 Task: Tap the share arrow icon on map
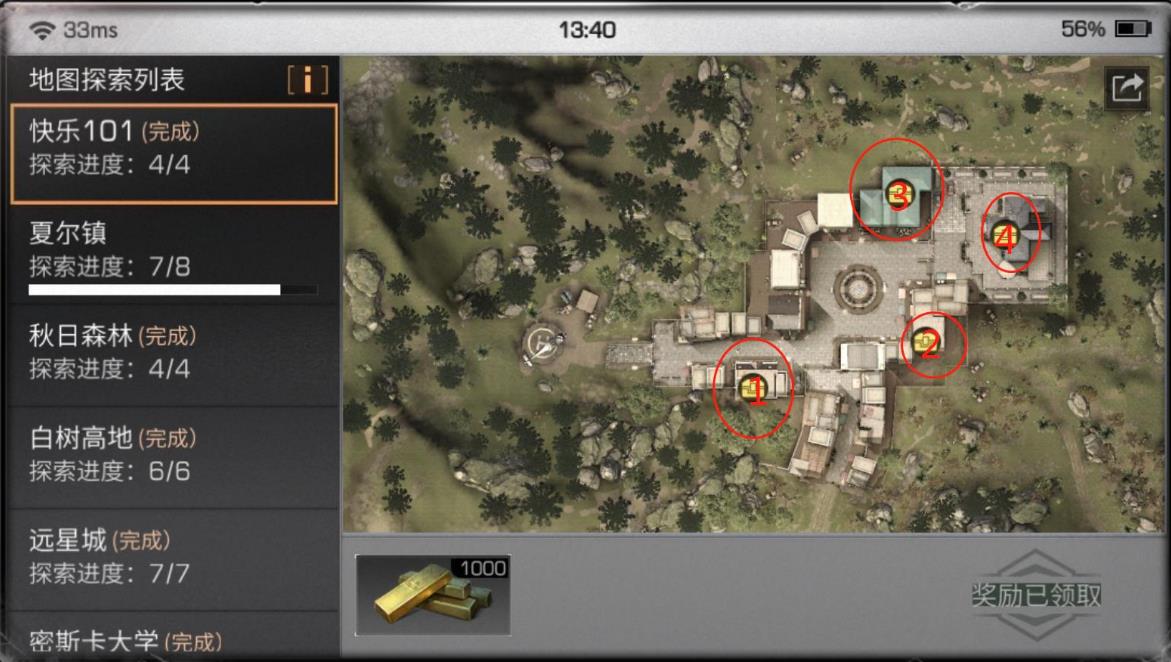pyautogui.click(x=1126, y=88)
